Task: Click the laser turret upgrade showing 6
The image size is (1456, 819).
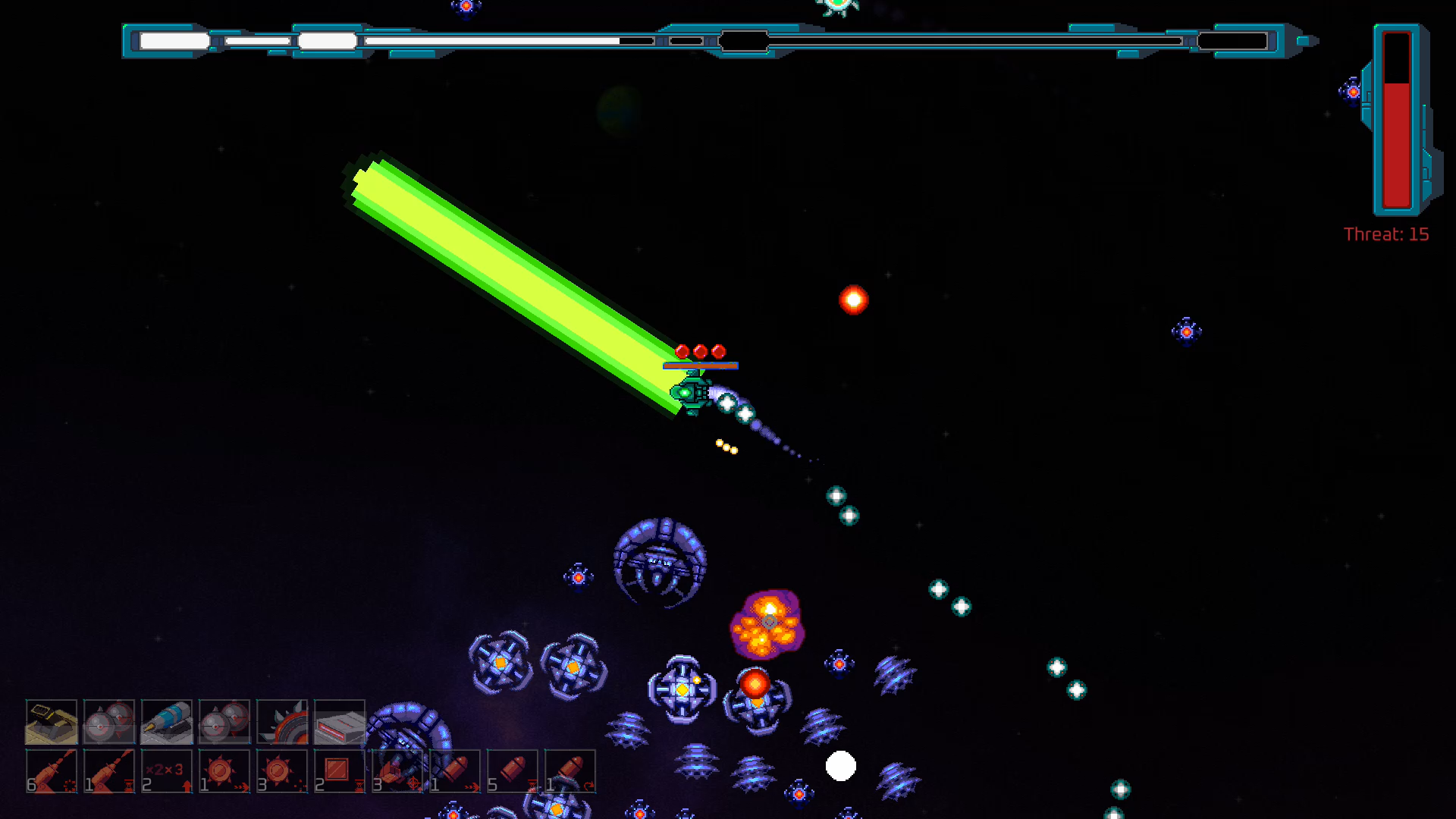Action: tap(52, 771)
